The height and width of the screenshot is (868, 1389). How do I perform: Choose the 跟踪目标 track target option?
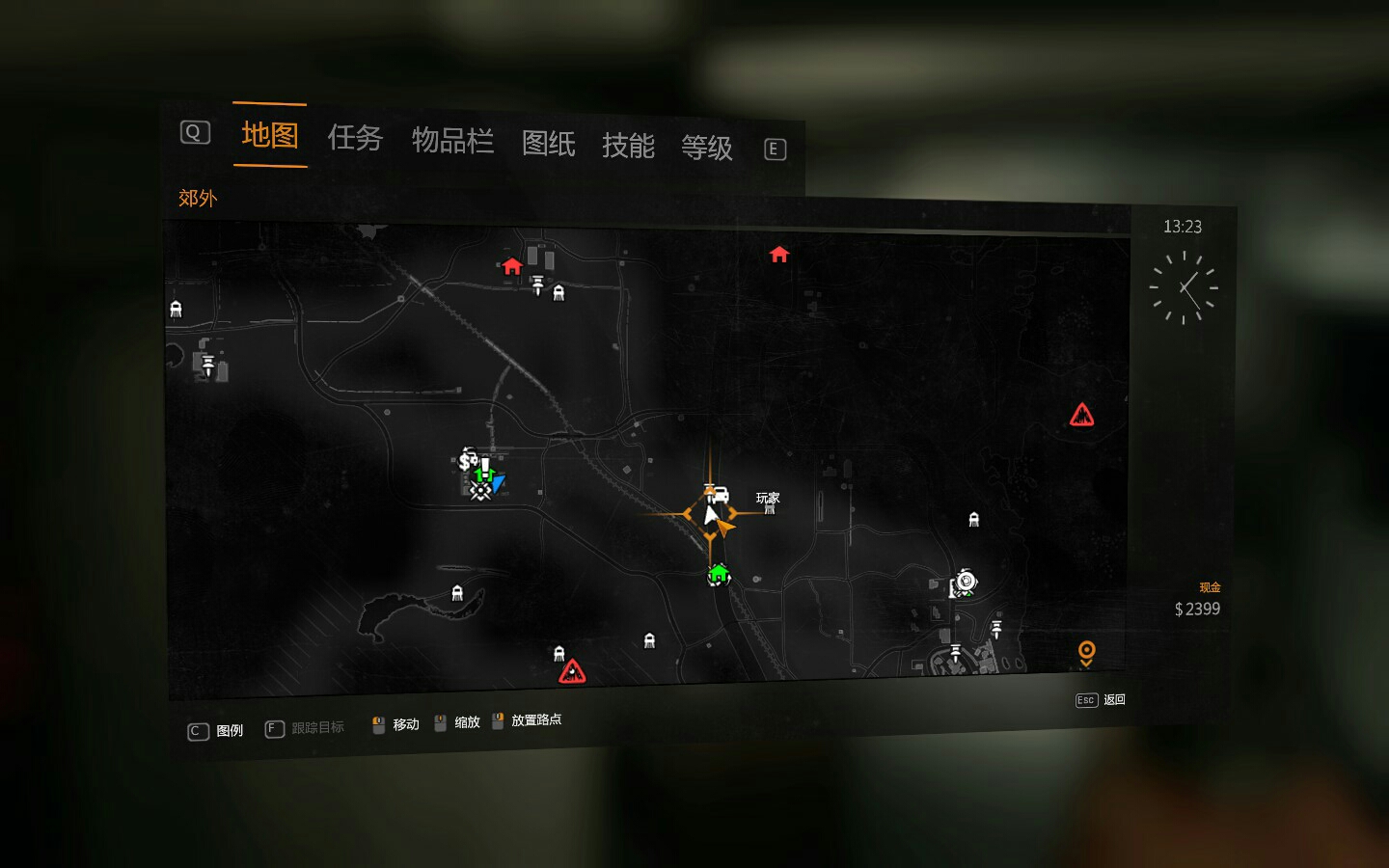(306, 728)
